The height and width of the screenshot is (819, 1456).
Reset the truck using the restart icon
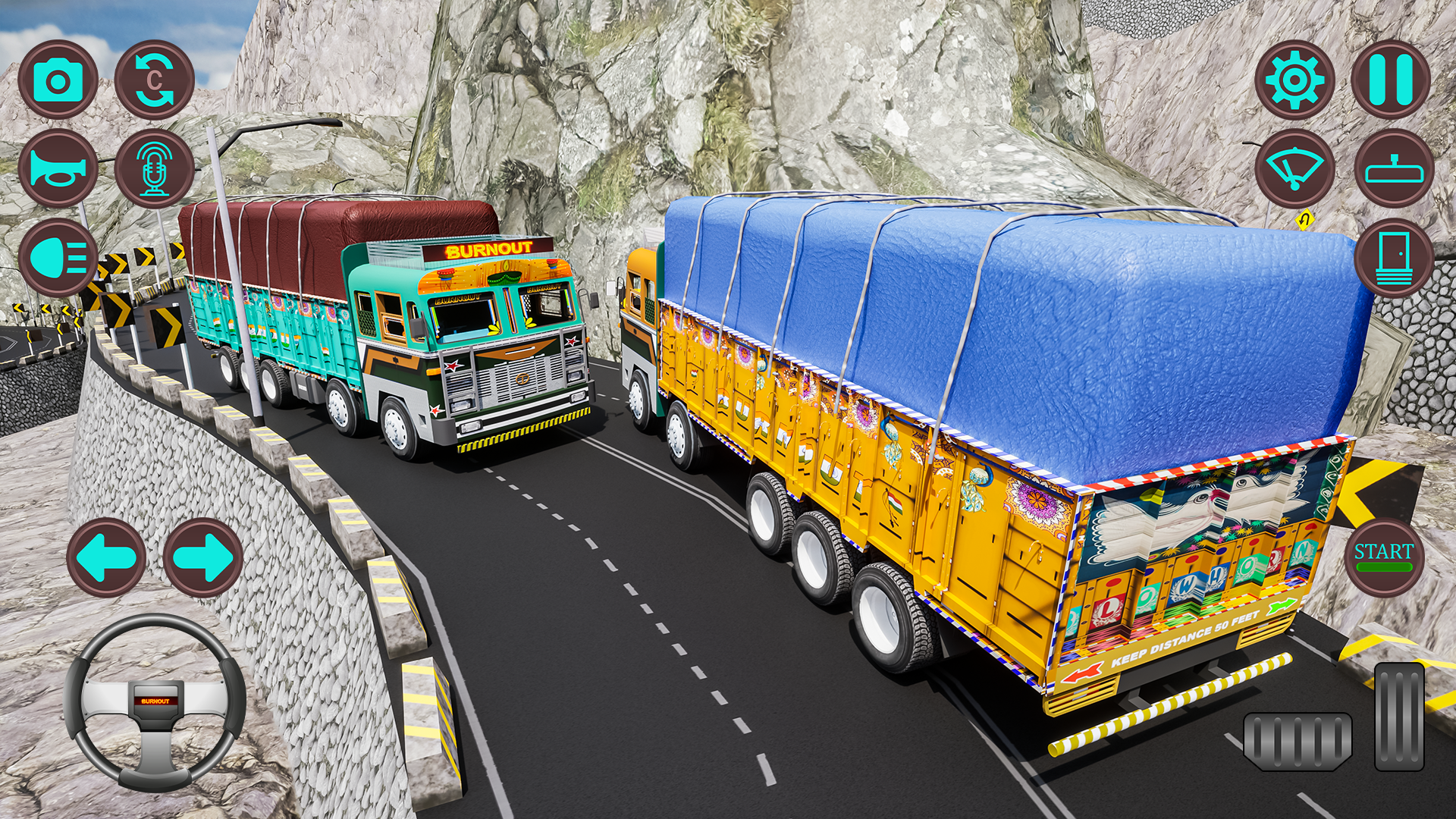pyautogui.click(x=155, y=78)
